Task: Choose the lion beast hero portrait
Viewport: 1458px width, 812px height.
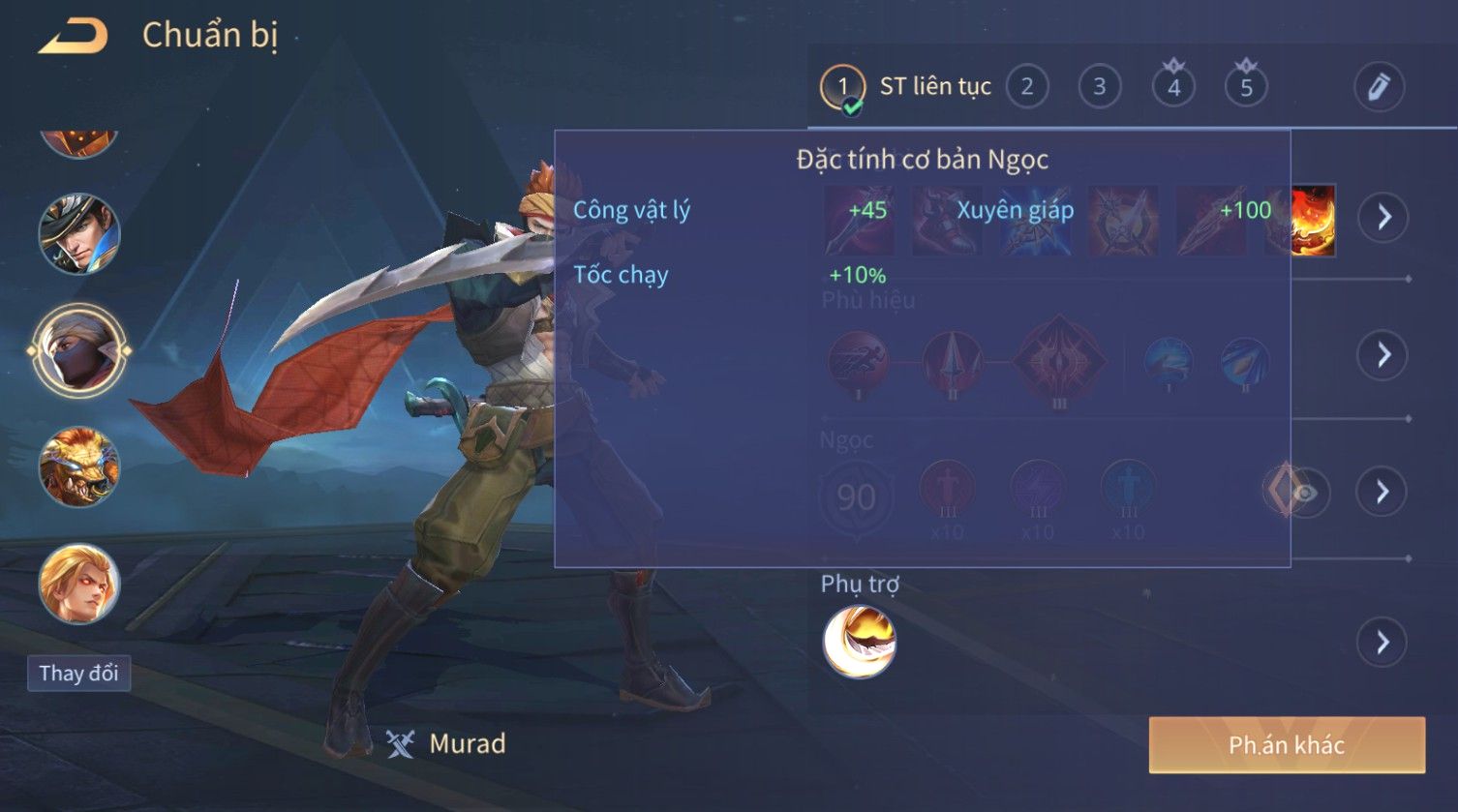Action: click(78, 467)
